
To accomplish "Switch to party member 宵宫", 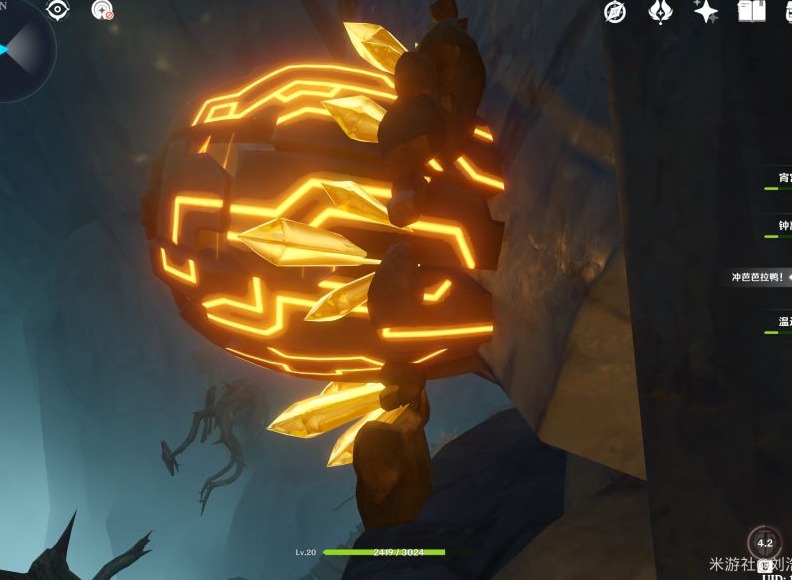I will click(782, 178).
